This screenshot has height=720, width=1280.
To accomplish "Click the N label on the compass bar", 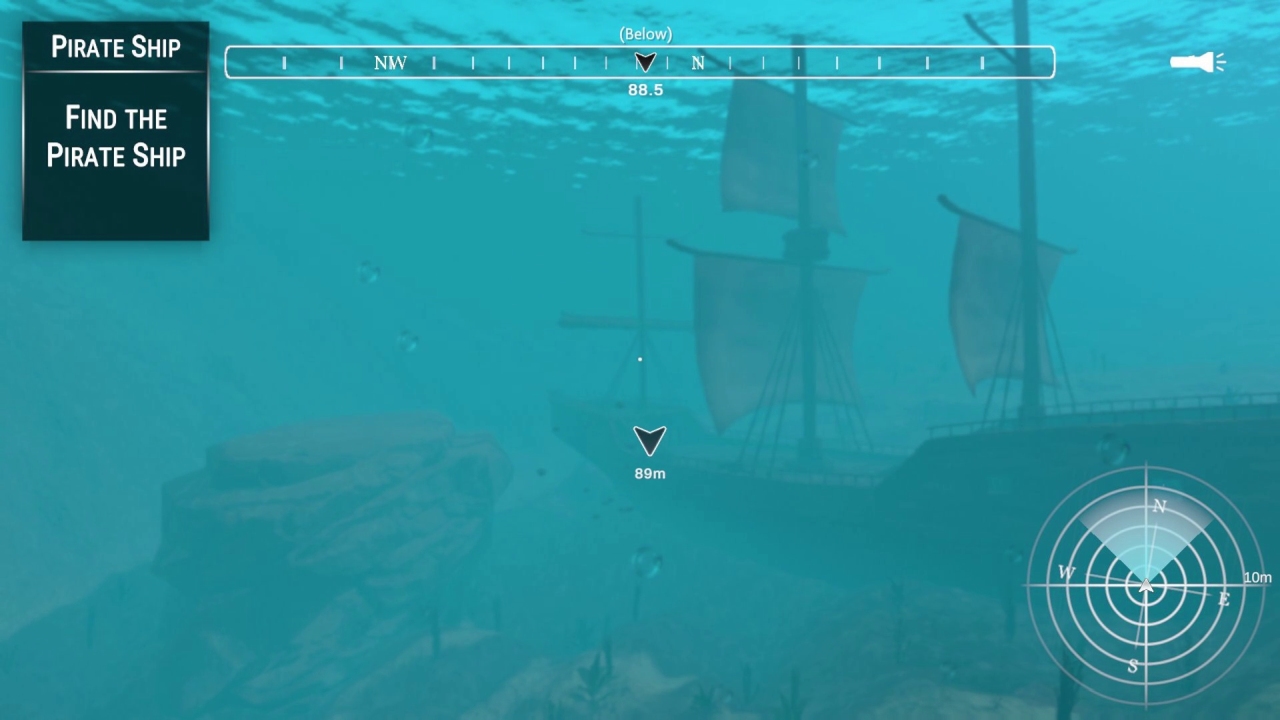I will tap(697, 62).
